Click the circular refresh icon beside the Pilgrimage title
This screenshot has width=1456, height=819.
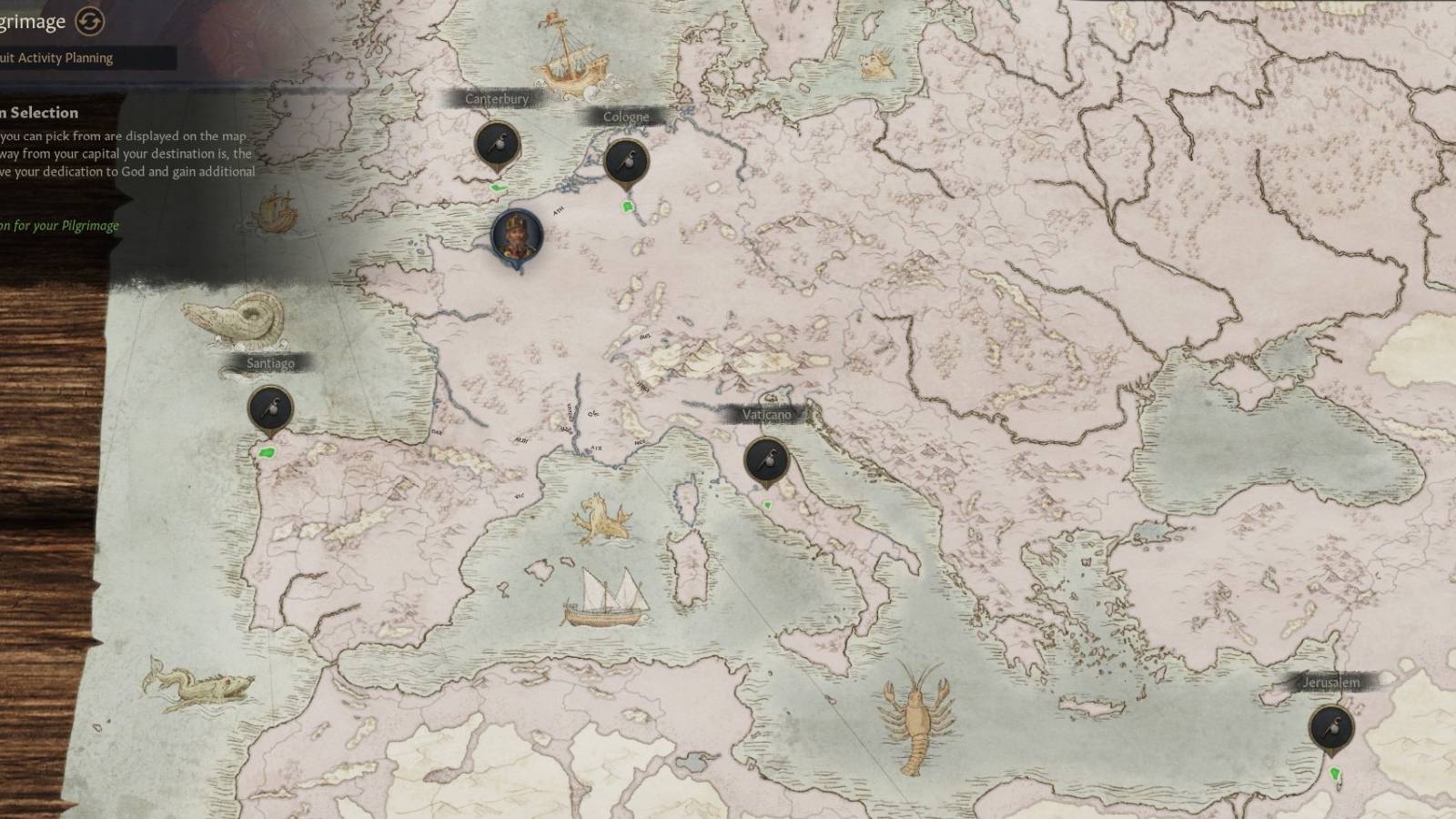(x=87, y=20)
